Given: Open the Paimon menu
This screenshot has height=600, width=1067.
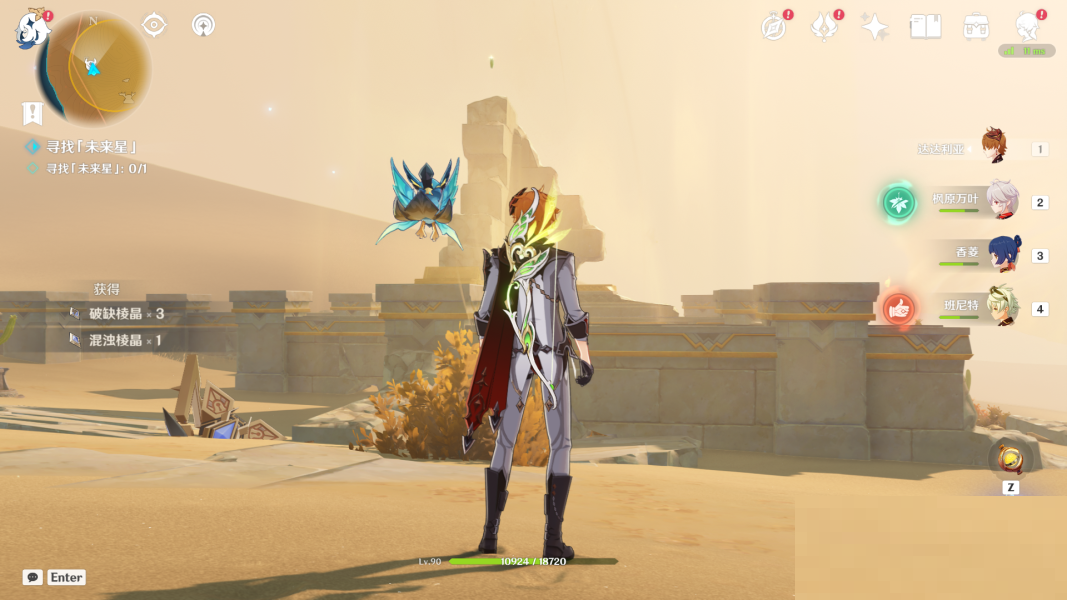Looking at the screenshot, I should (x=33, y=29).
